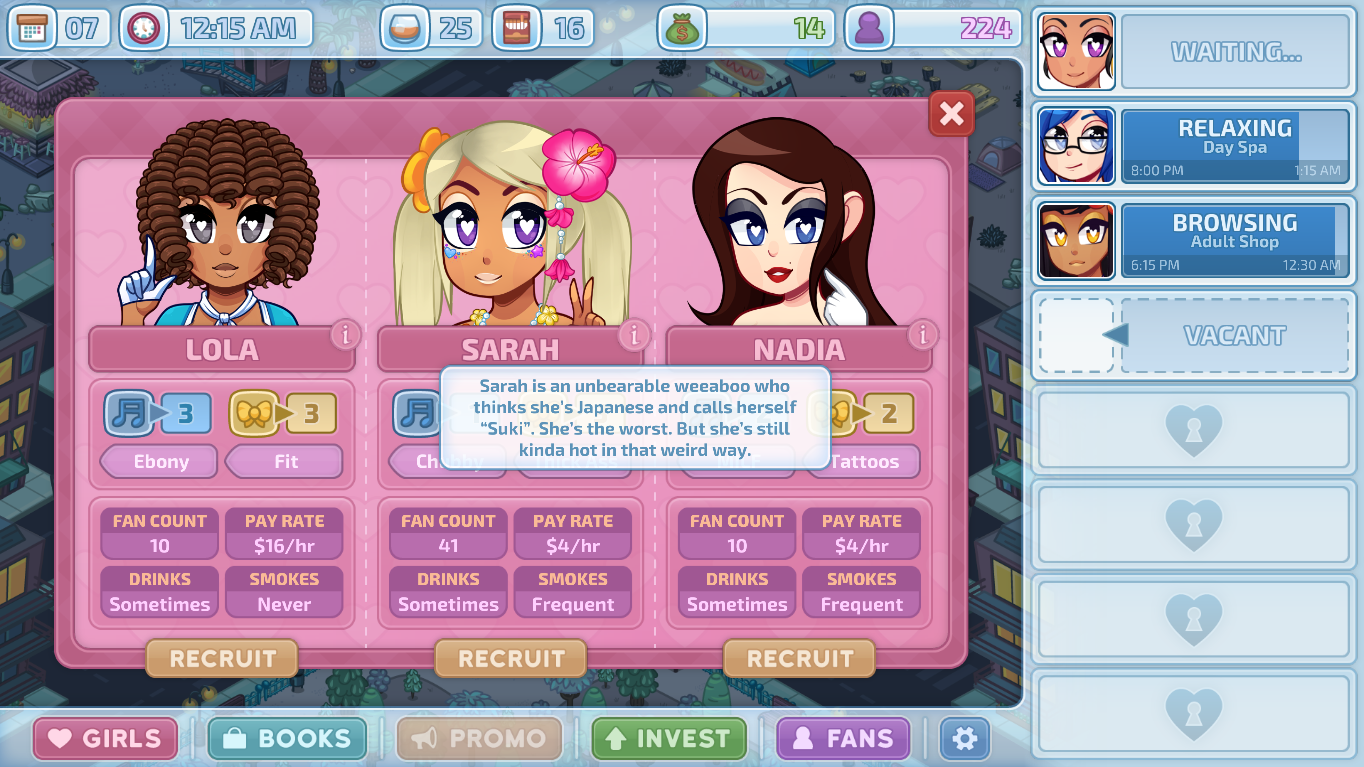The image size is (1364, 767).
Task: Select Nadia's Tattoos trait tag
Action: point(863,462)
